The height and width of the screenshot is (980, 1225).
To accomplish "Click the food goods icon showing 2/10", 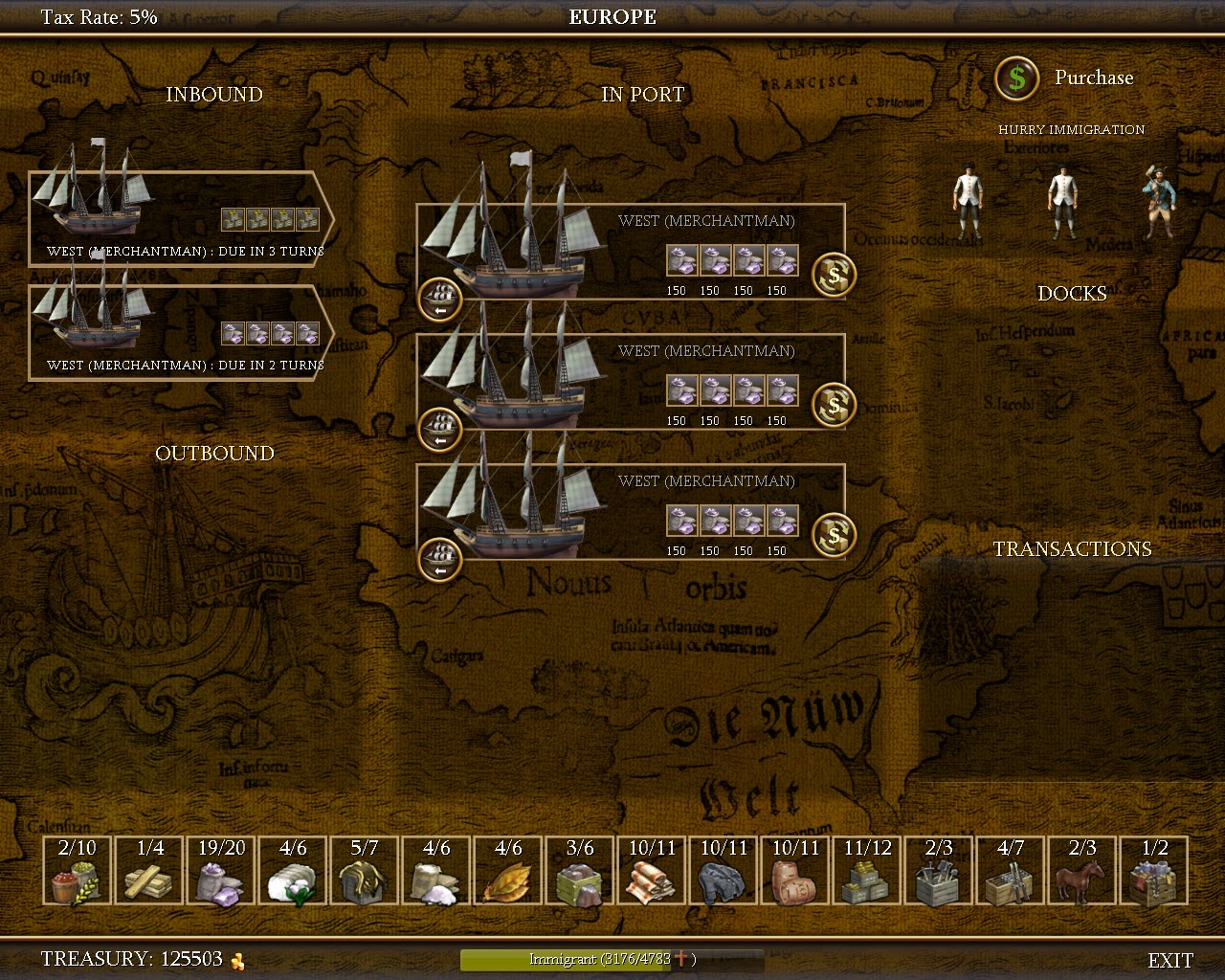I will click(77, 871).
